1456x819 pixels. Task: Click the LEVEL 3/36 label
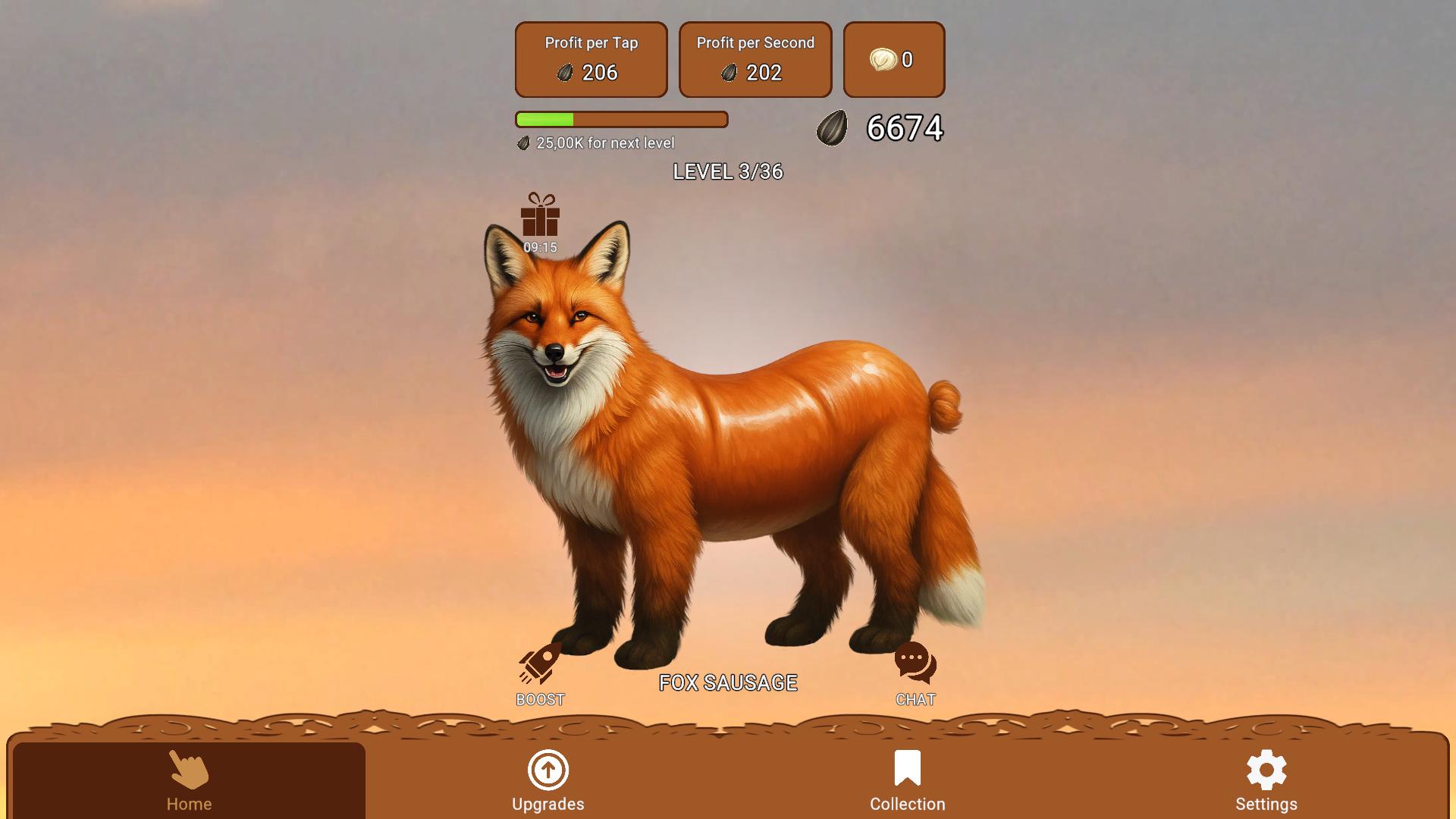click(729, 173)
